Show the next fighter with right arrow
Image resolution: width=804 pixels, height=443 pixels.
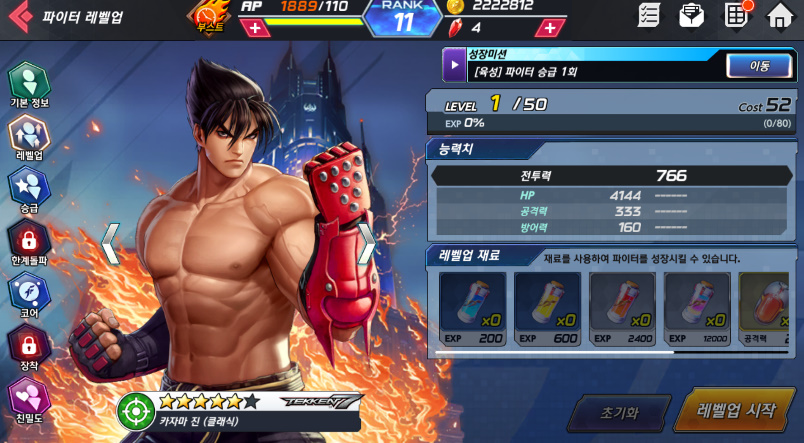coord(367,243)
